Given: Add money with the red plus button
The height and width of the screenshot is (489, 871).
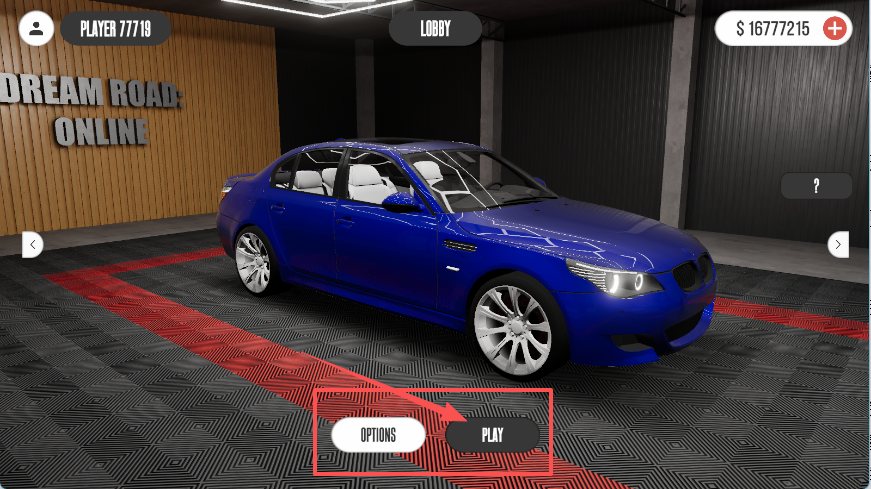Looking at the screenshot, I should click(x=834, y=29).
